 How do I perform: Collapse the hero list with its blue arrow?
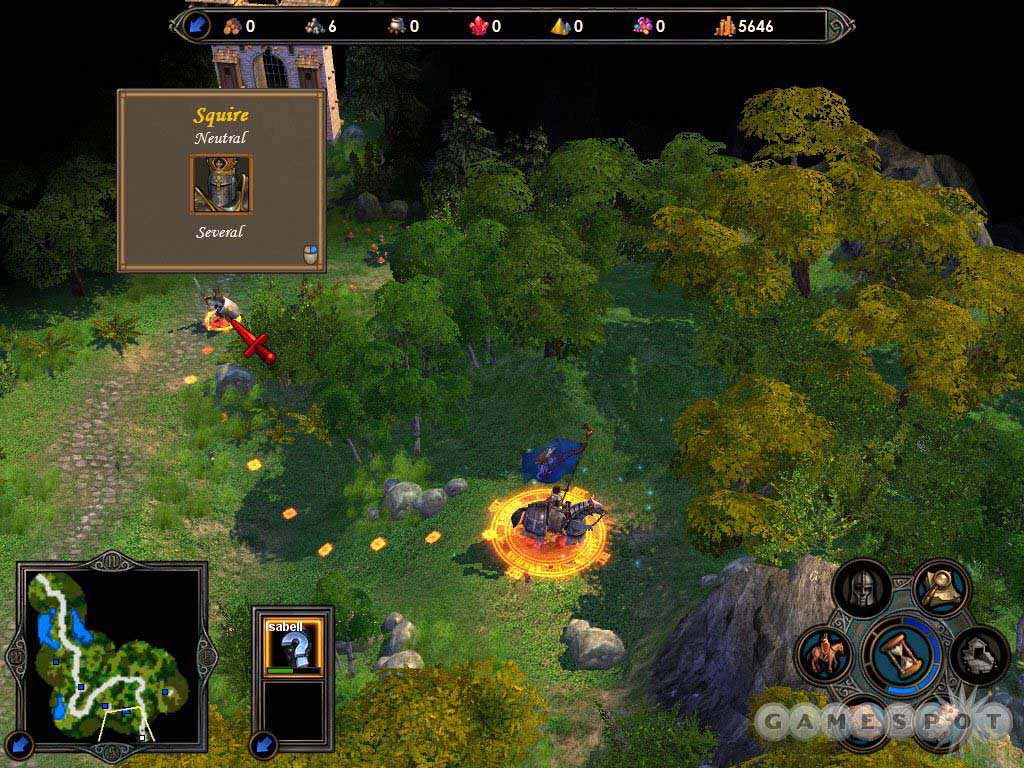264,744
